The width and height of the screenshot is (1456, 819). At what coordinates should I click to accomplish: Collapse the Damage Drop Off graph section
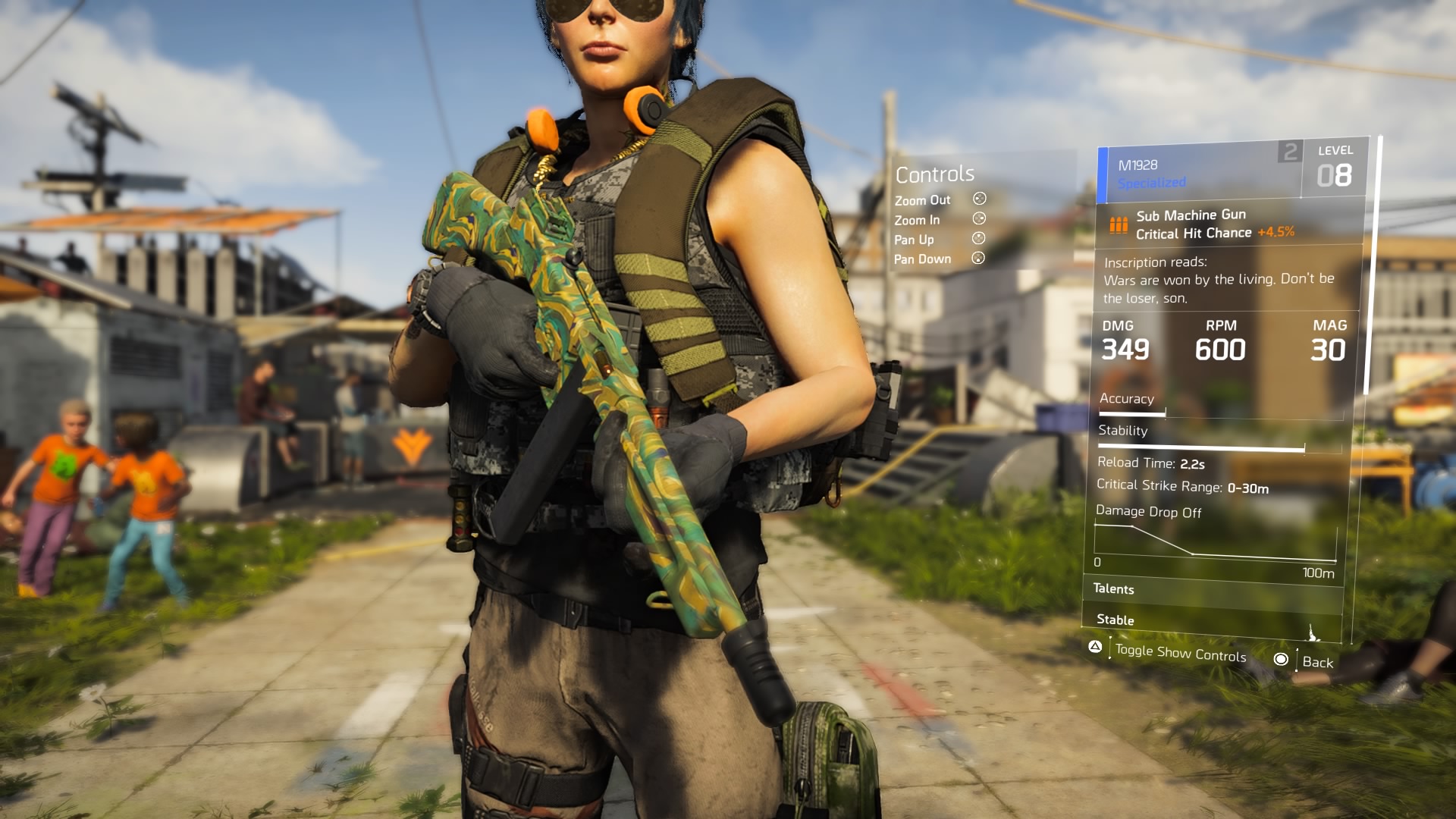(x=1149, y=512)
